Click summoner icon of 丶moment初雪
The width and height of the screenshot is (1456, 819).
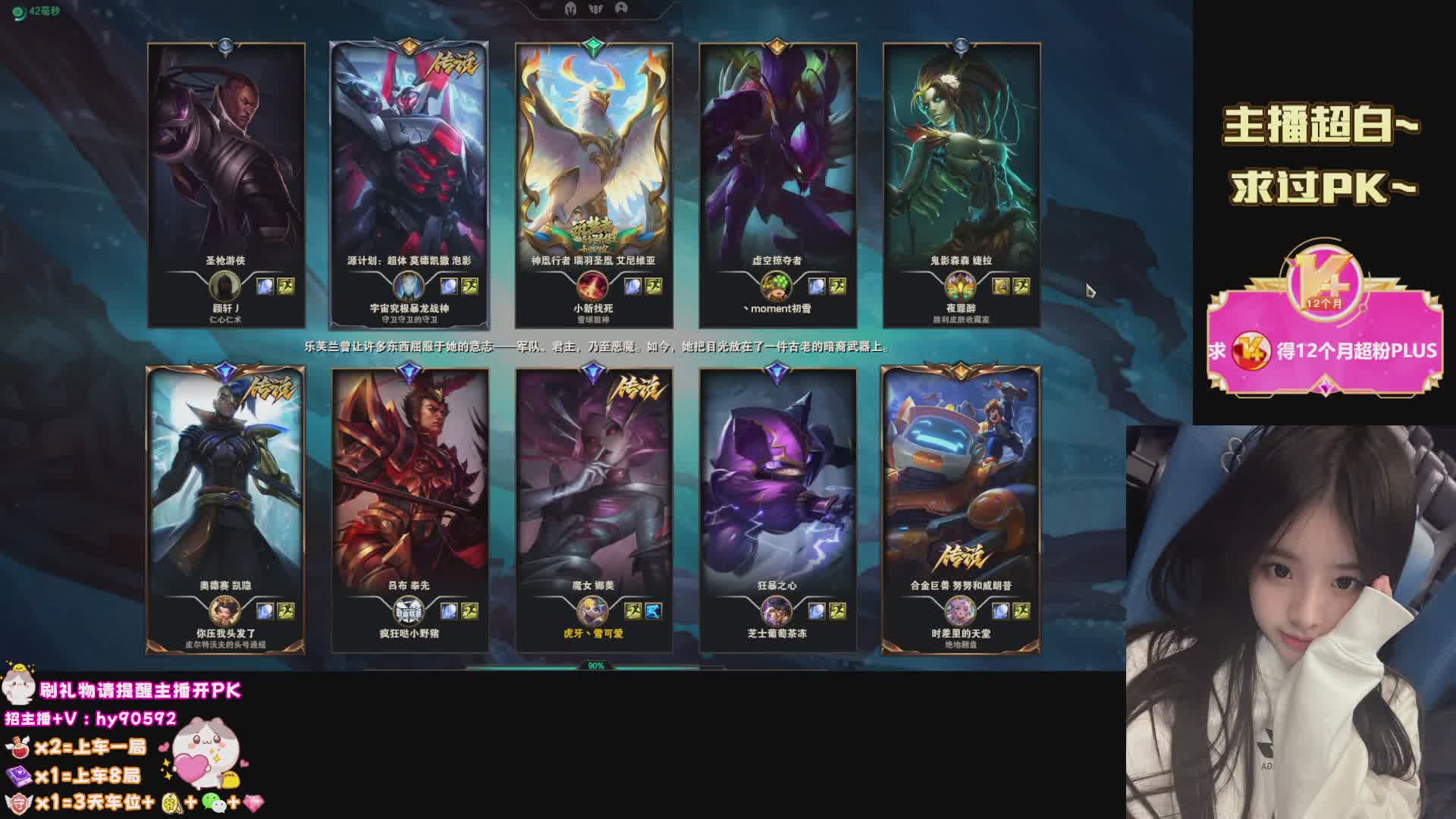[776, 287]
